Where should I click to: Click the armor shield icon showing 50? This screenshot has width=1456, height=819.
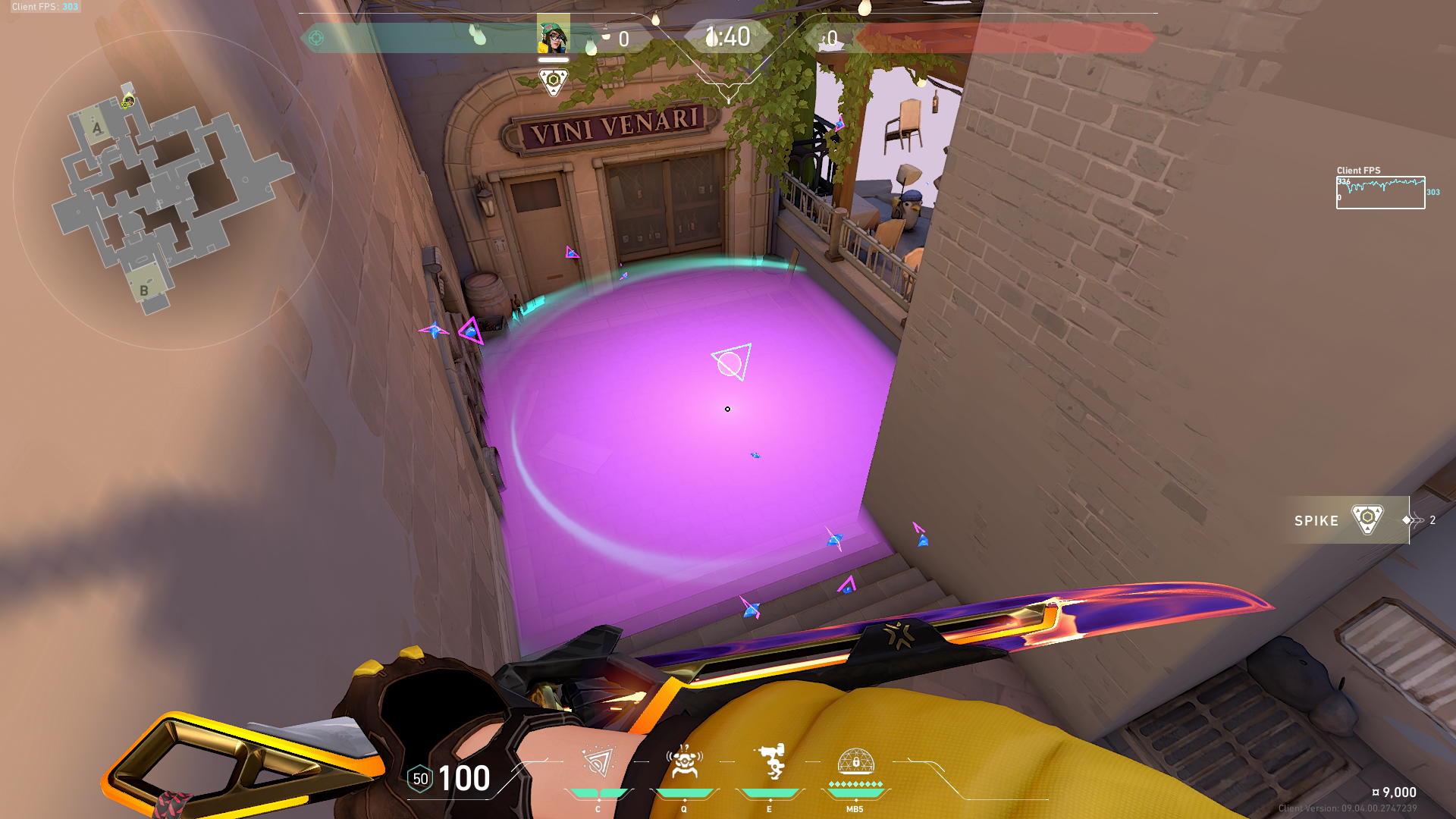point(419,778)
